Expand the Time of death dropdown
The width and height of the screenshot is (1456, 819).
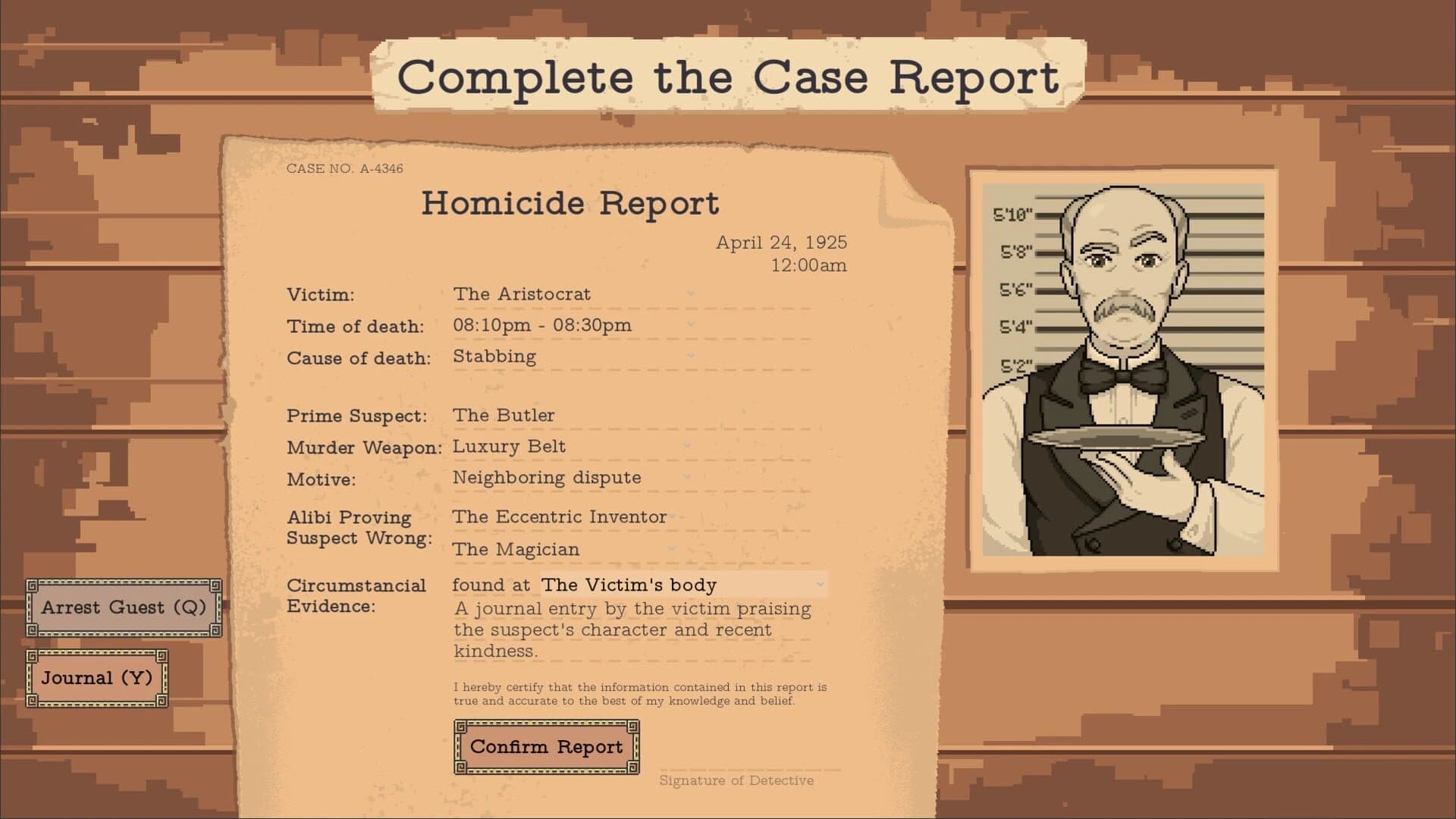coord(689,326)
